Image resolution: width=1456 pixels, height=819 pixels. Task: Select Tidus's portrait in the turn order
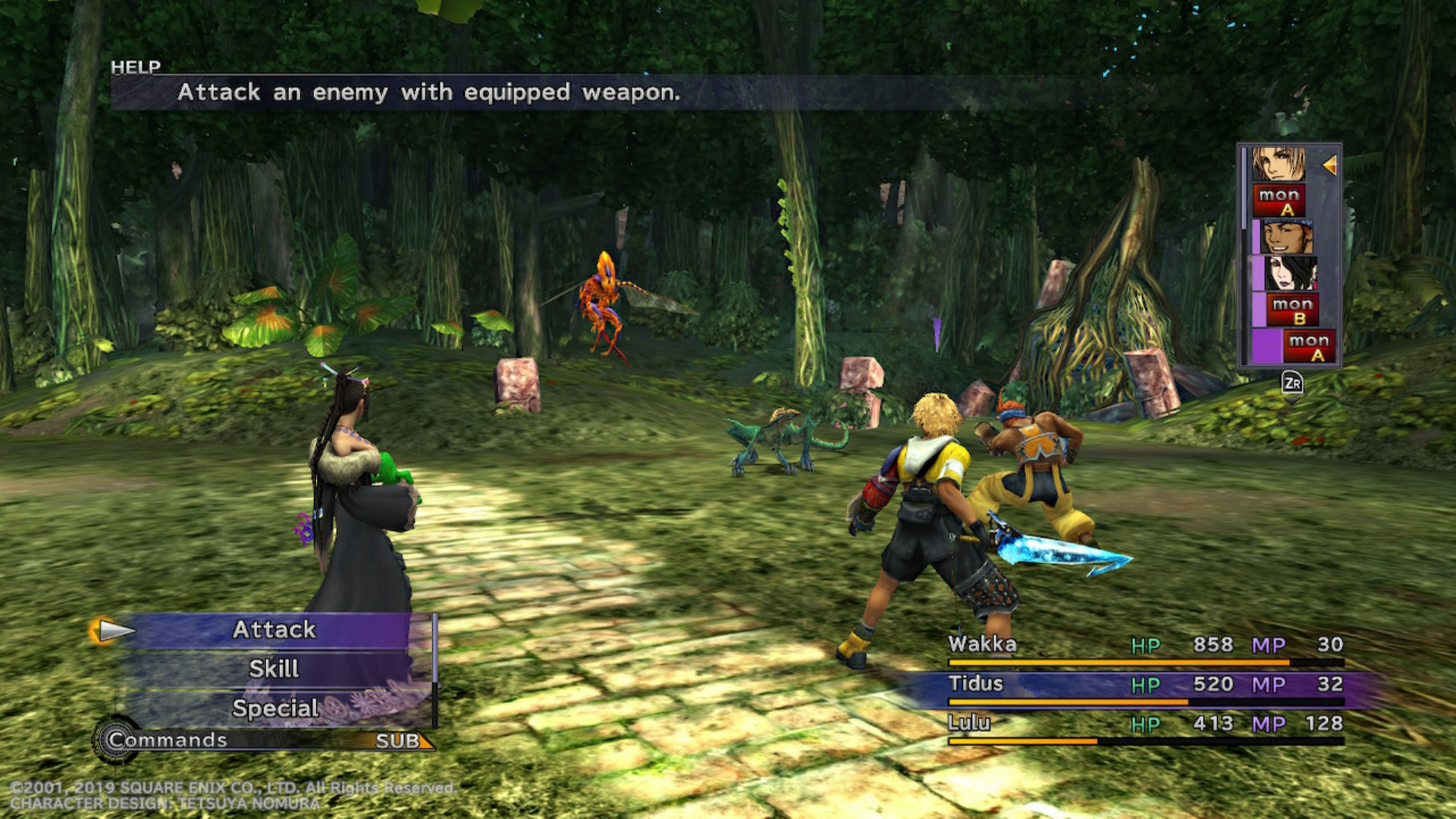click(x=1279, y=164)
